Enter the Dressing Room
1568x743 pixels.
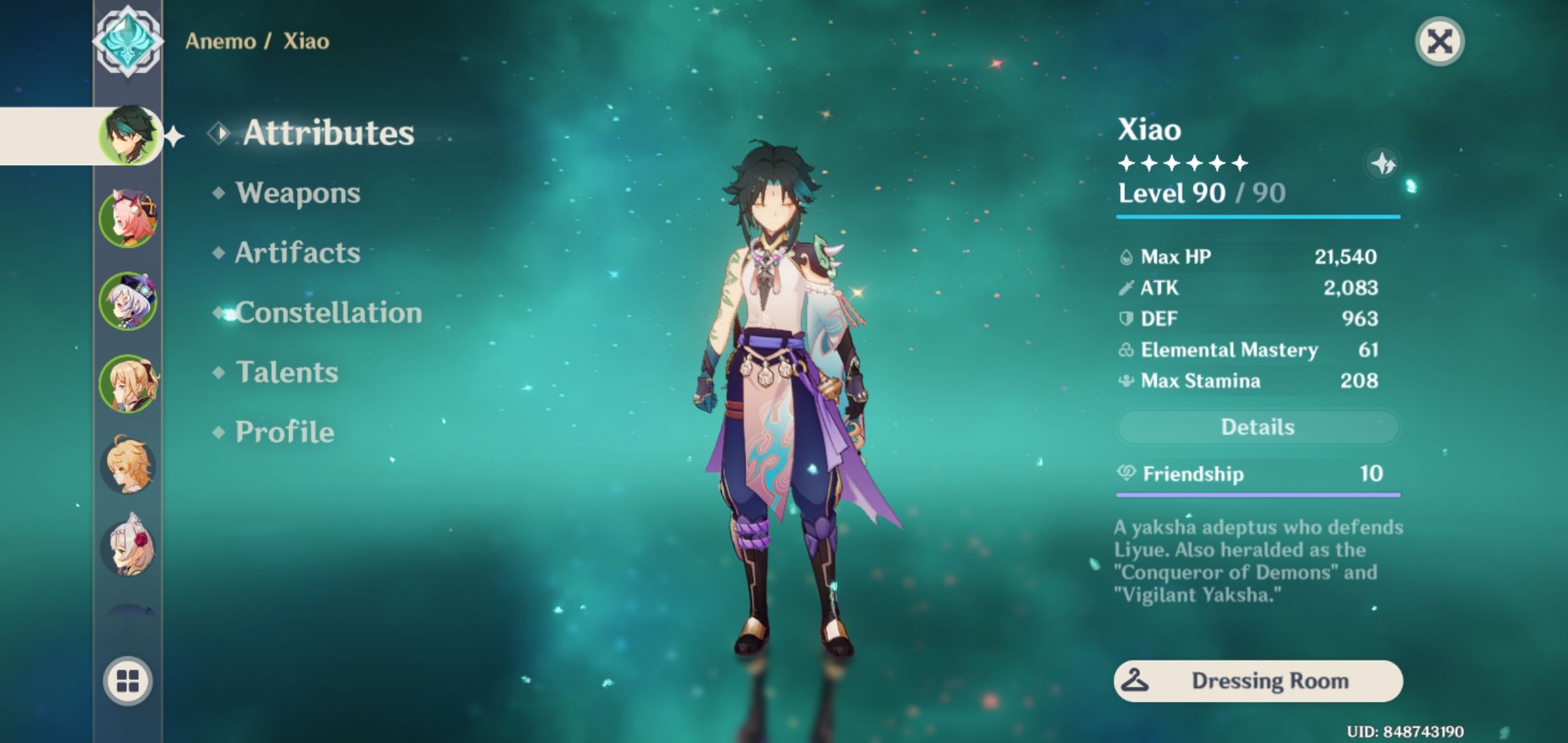[1257, 681]
